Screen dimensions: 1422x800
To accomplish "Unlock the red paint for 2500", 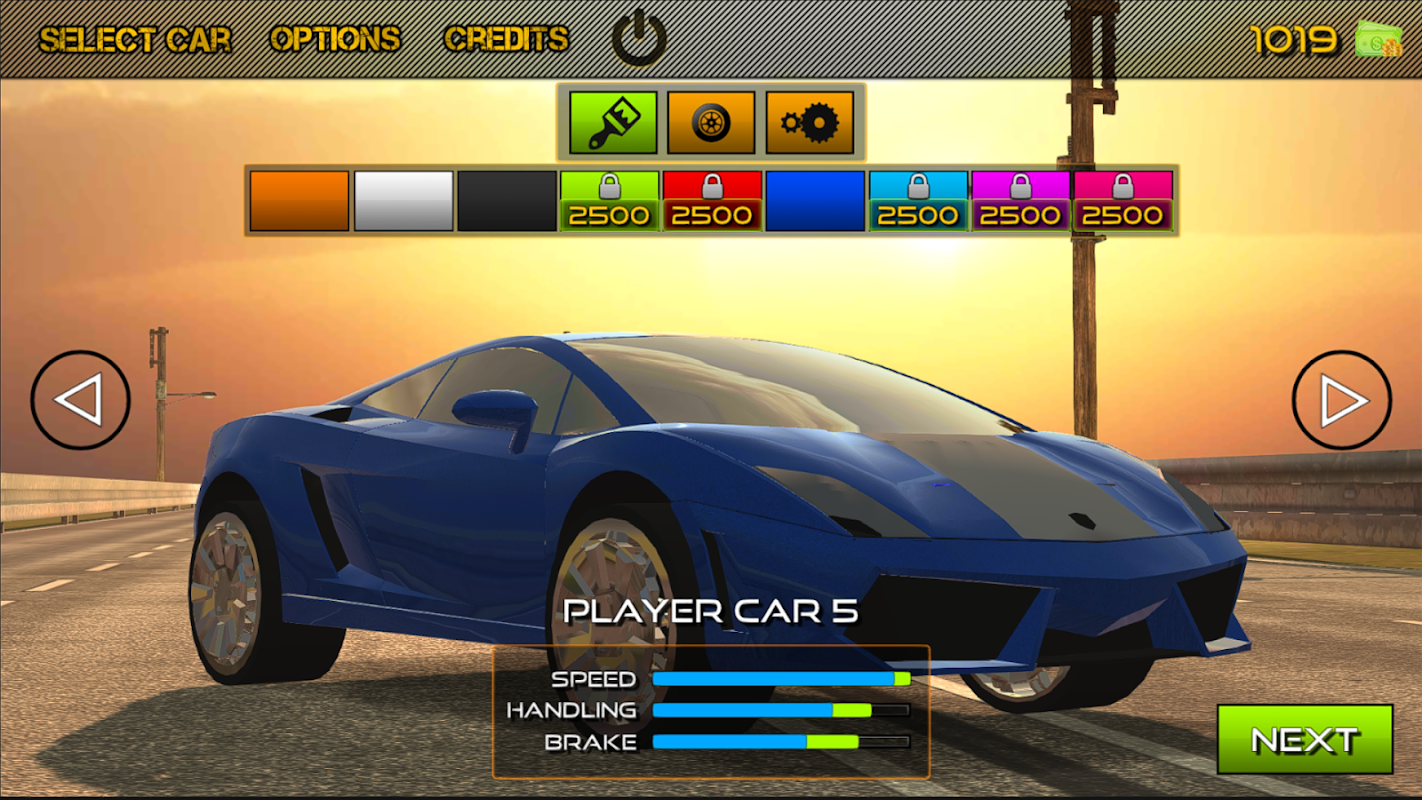I will coord(712,201).
